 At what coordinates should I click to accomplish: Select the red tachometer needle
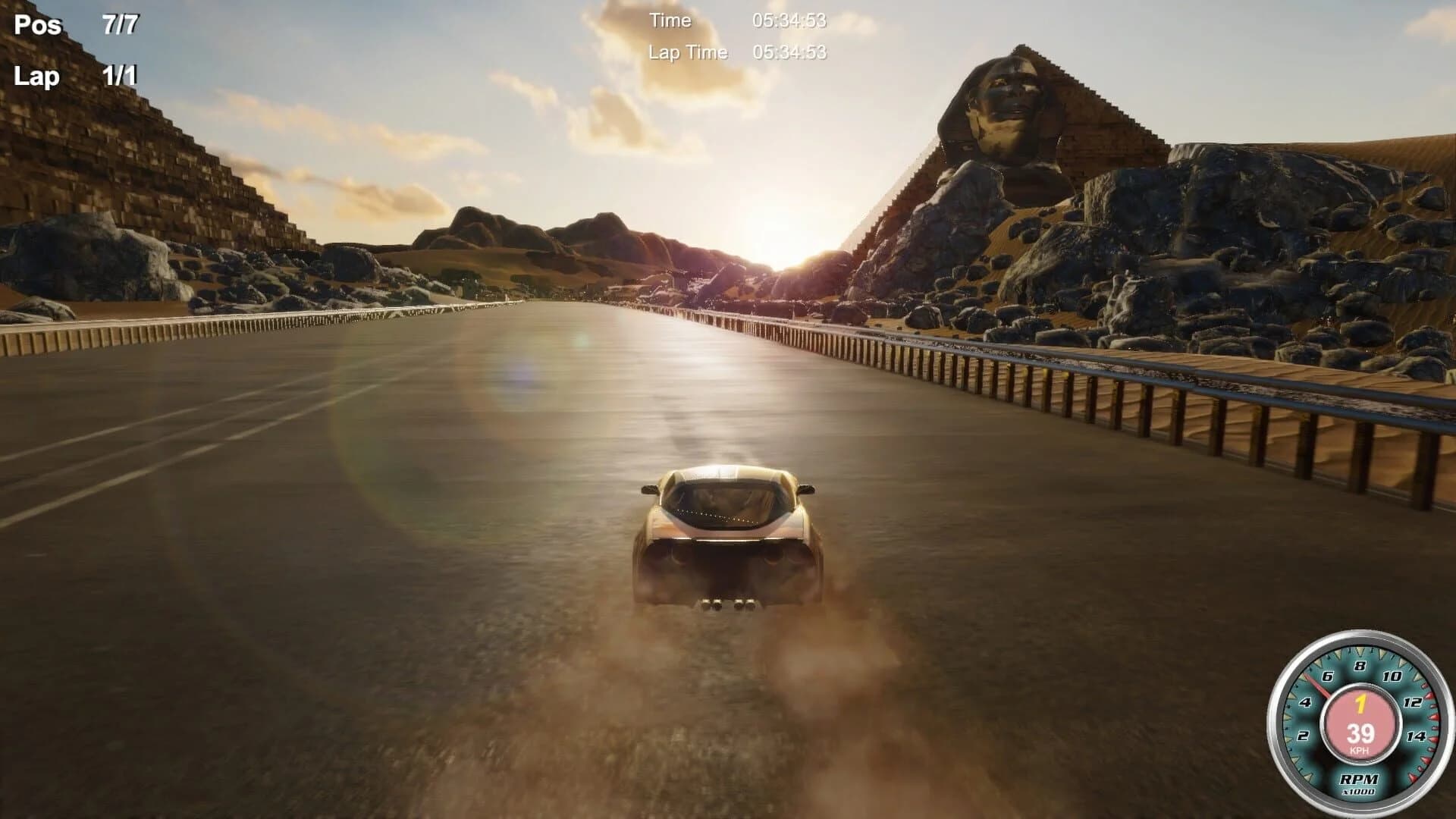tap(1317, 686)
